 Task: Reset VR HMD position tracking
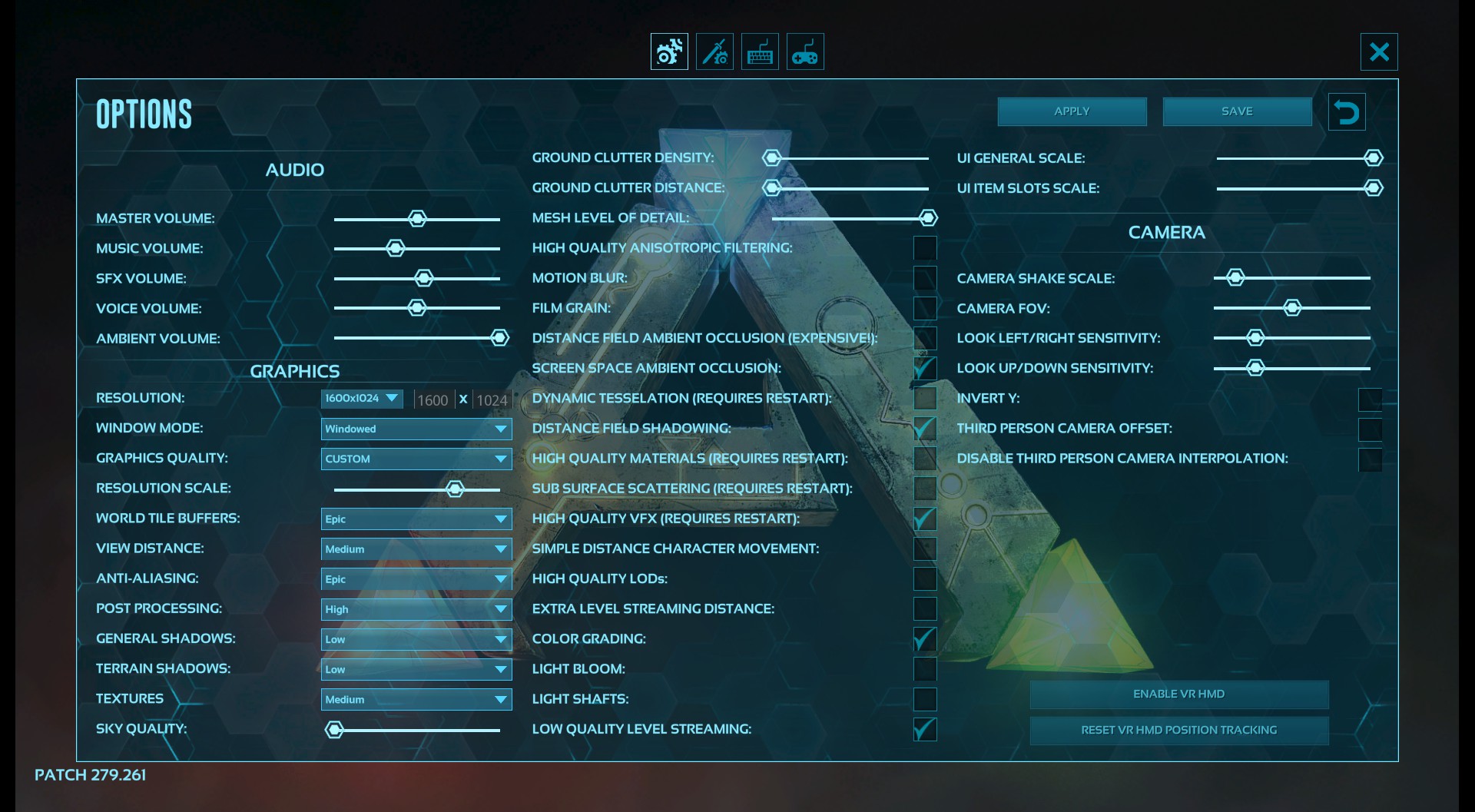coord(1178,731)
